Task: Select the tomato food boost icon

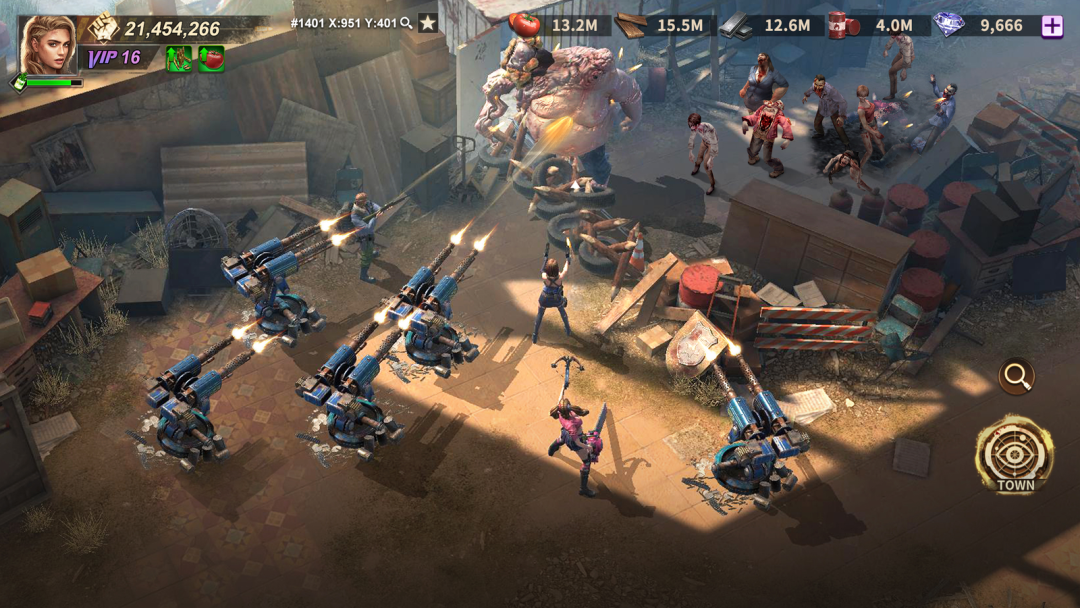Action: [x=211, y=59]
